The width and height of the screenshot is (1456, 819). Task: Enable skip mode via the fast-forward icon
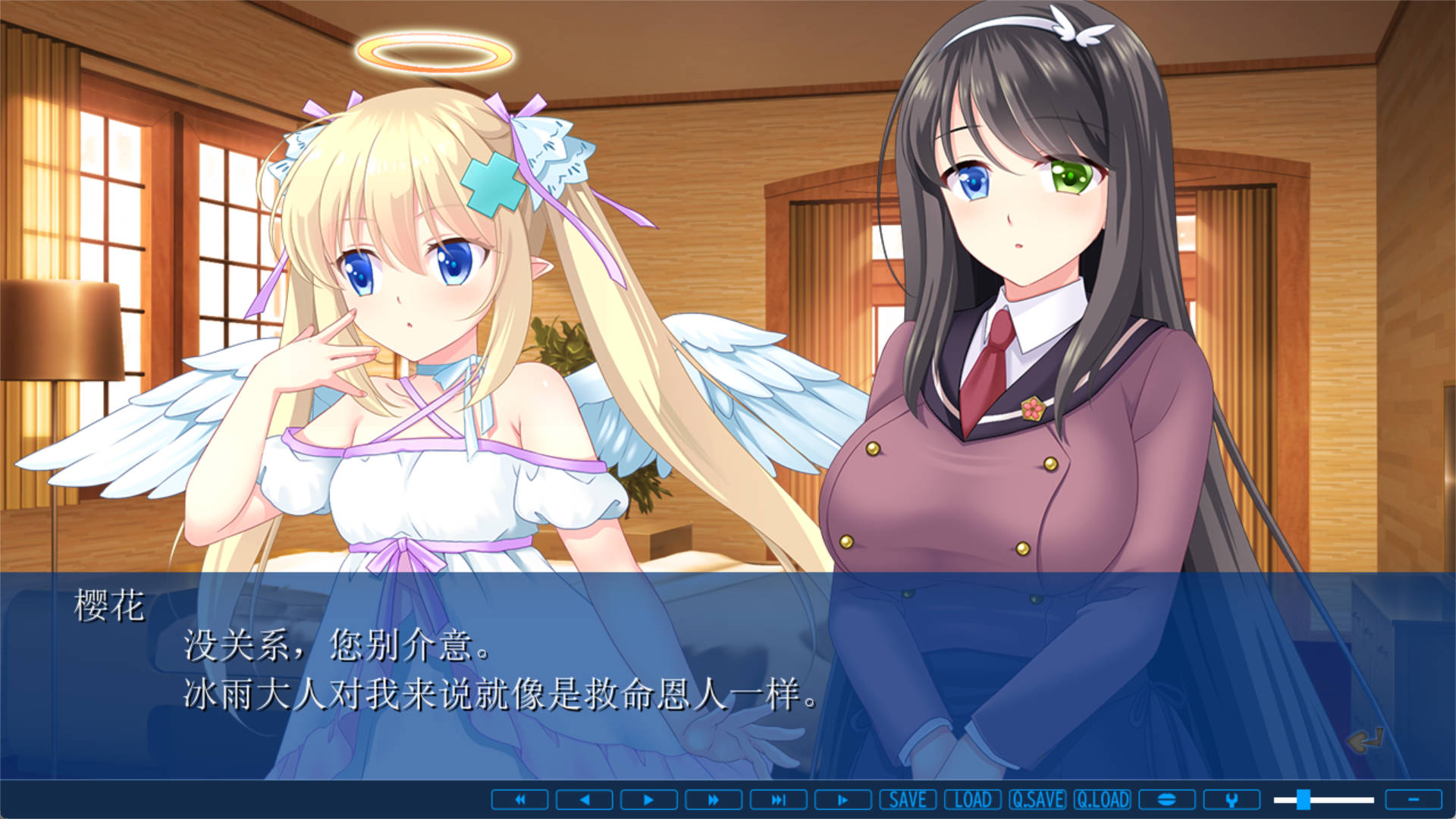pos(711,800)
